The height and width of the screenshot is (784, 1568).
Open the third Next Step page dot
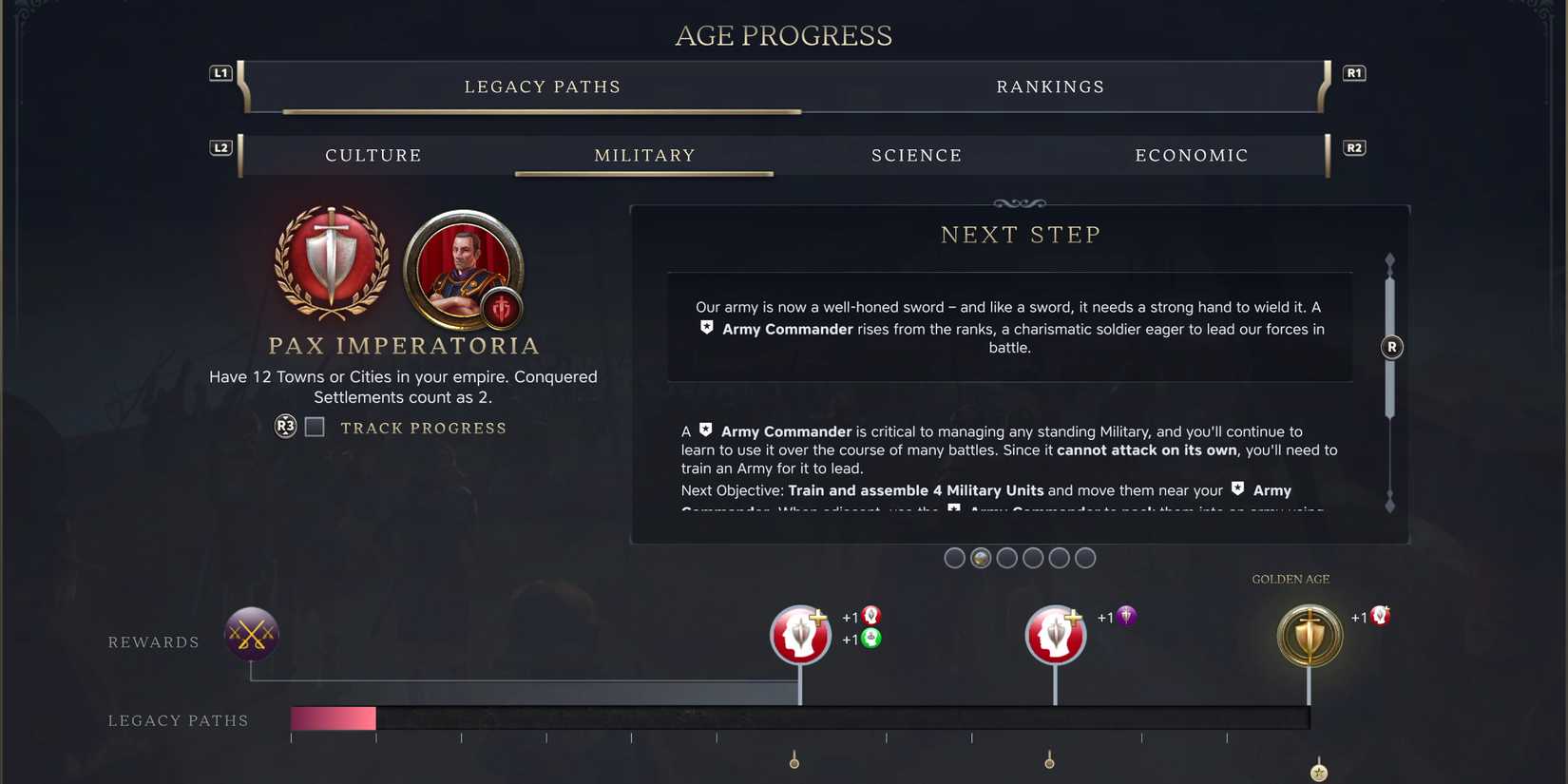(1007, 558)
